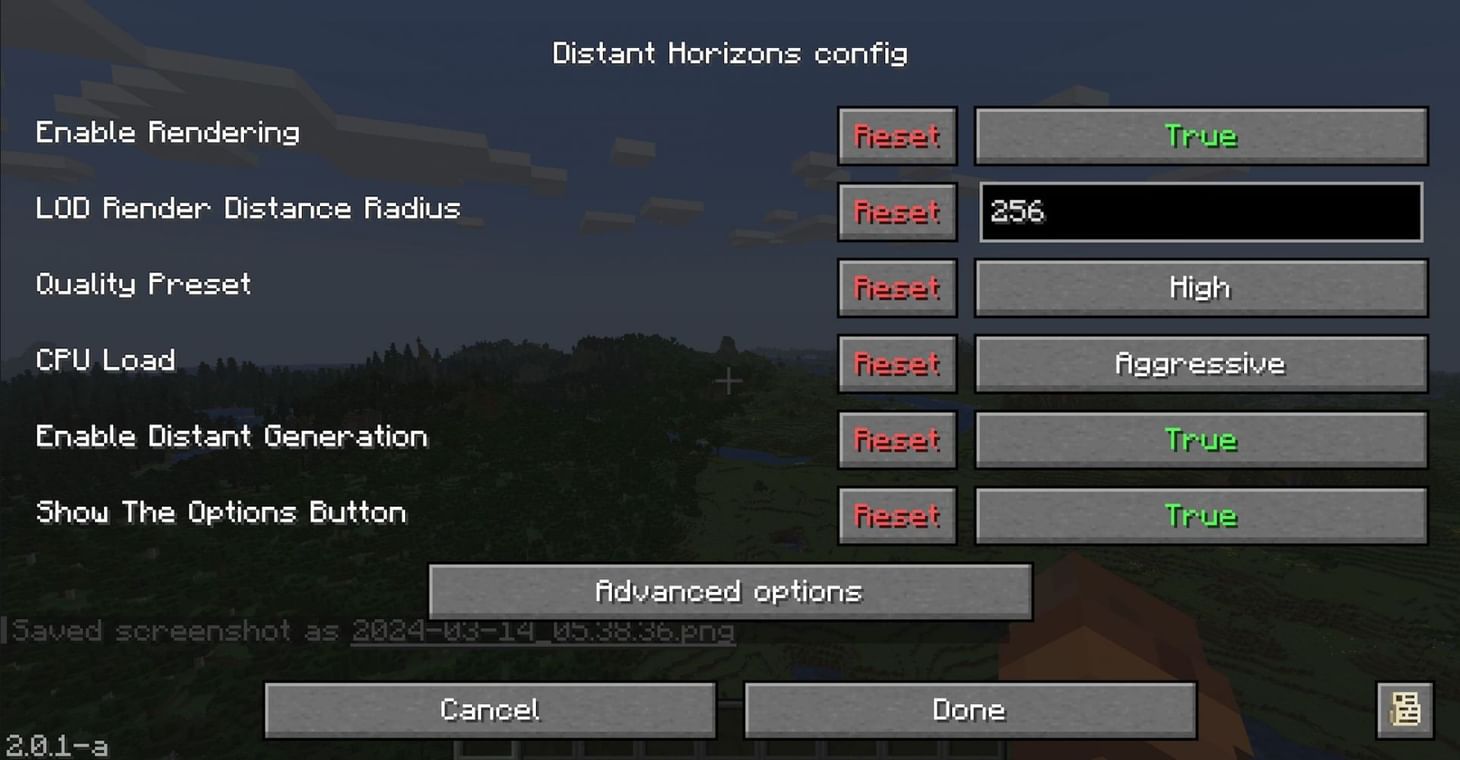
Task: Reset the CPU Load setting
Action: point(896,363)
